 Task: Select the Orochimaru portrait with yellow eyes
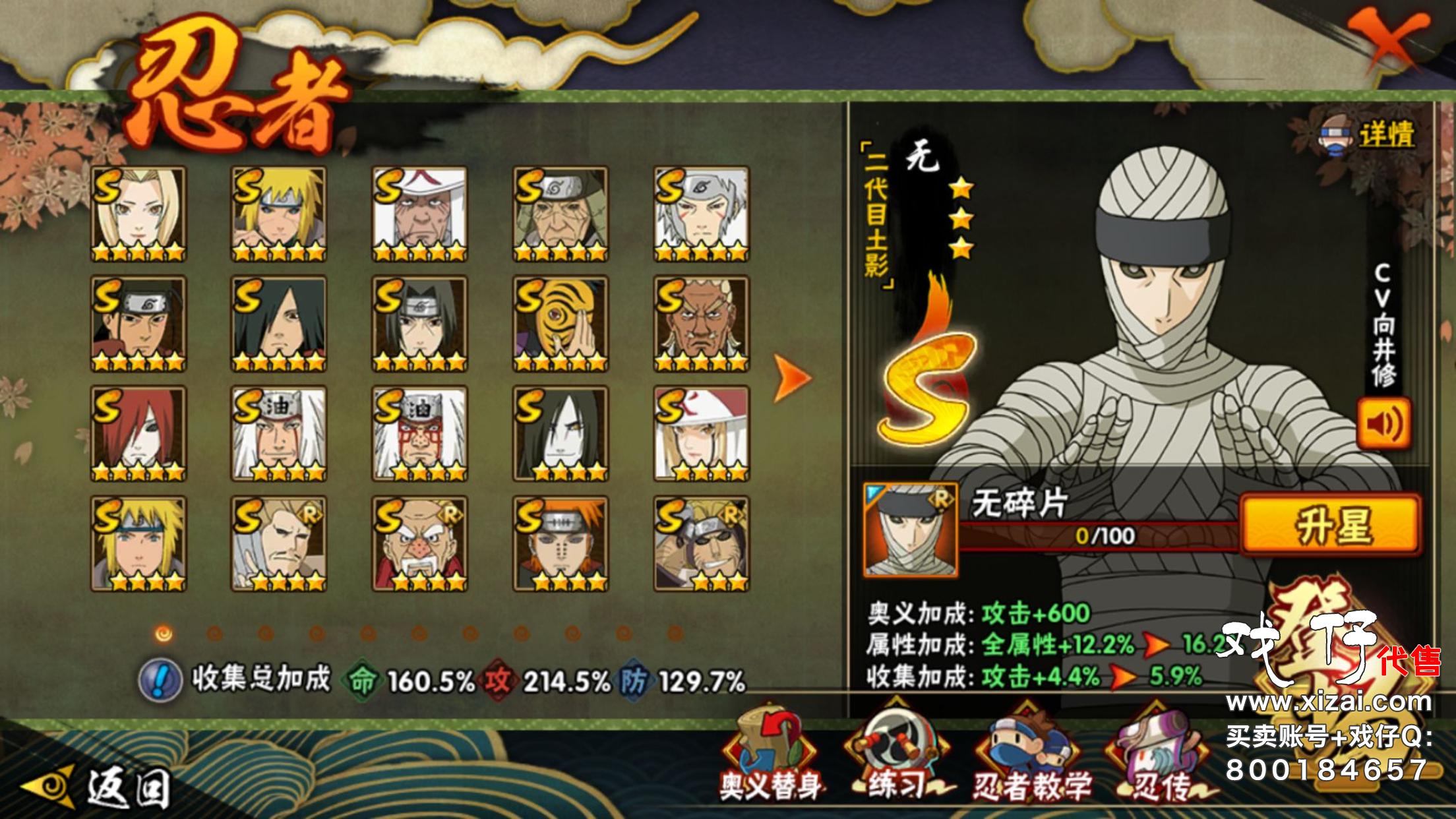(x=561, y=434)
